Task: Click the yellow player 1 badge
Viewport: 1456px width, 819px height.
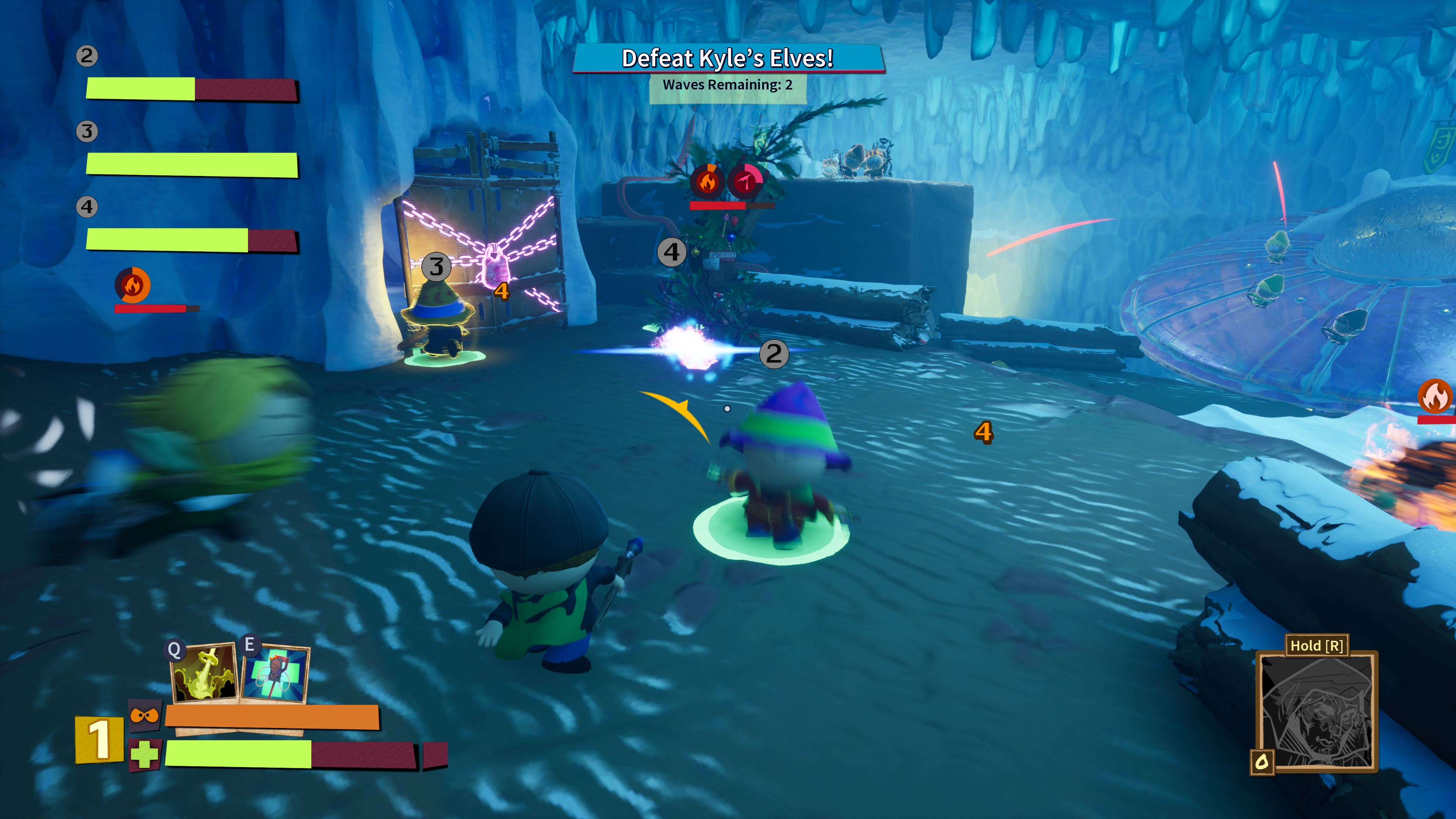Action: coord(99,739)
